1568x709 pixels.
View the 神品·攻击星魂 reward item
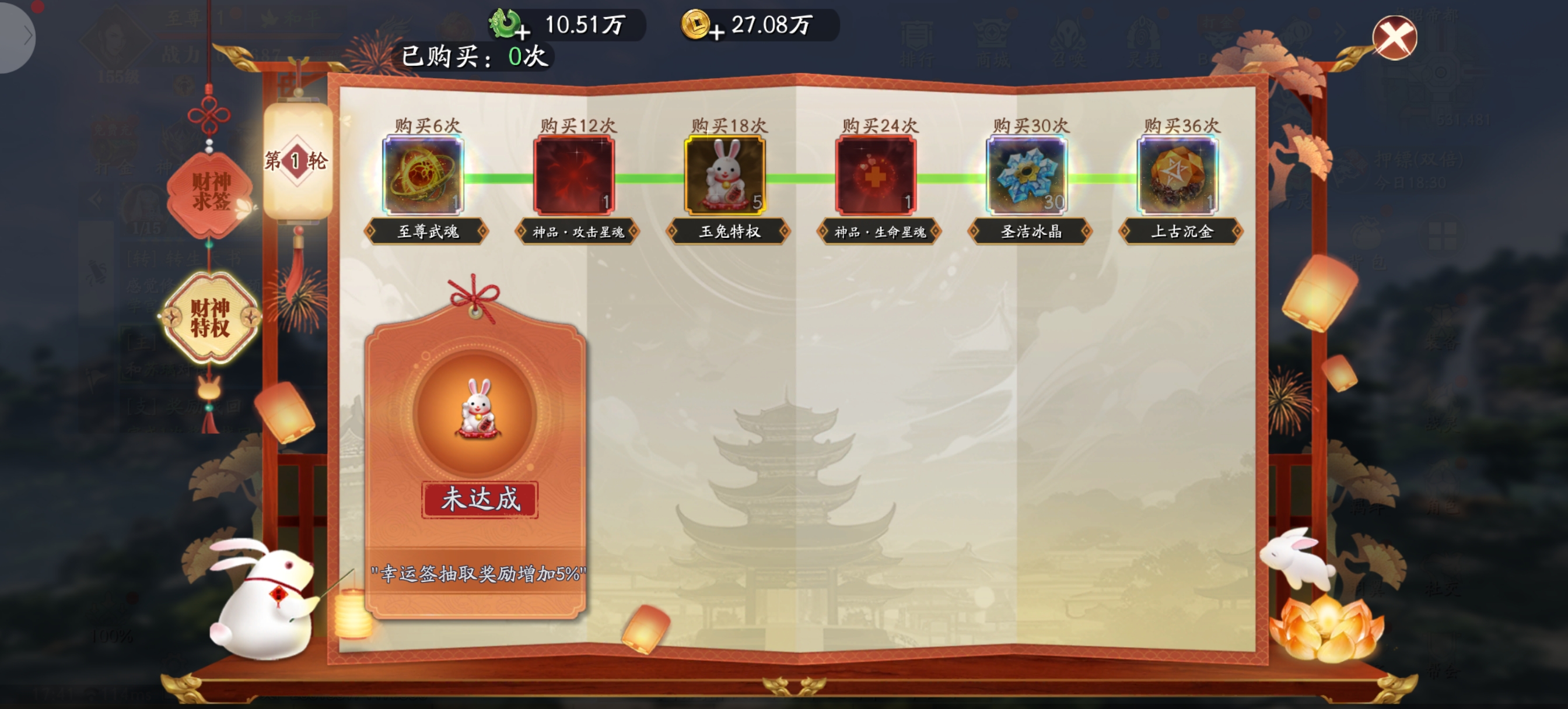click(574, 176)
